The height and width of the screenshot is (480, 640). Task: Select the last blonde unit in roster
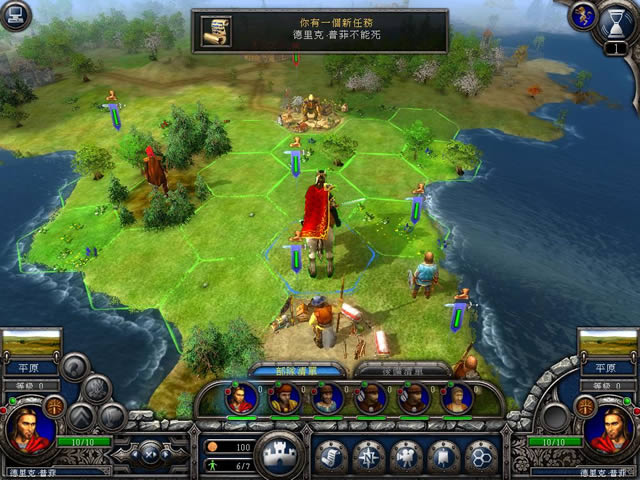455,398
